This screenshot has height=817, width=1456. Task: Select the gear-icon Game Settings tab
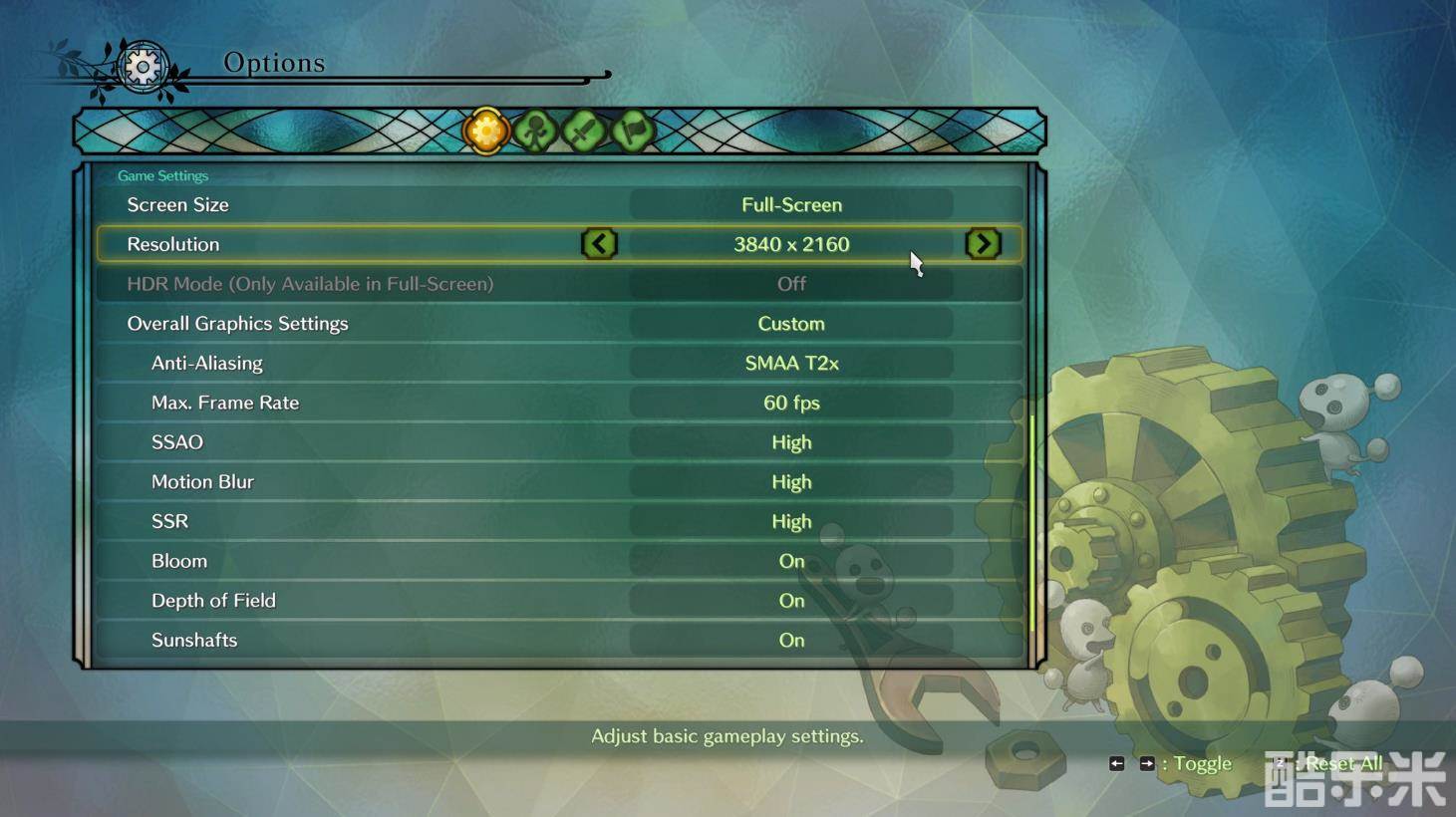[486, 131]
